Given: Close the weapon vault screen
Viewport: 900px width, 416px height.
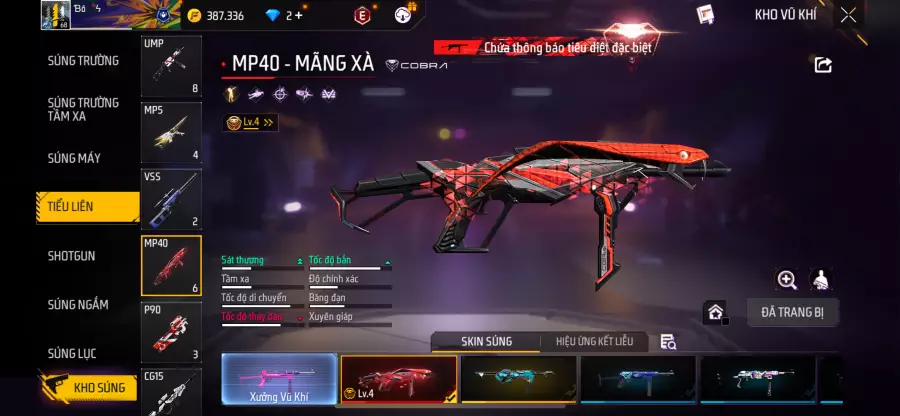Looking at the screenshot, I should pyautogui.click(x=848, y=15).
